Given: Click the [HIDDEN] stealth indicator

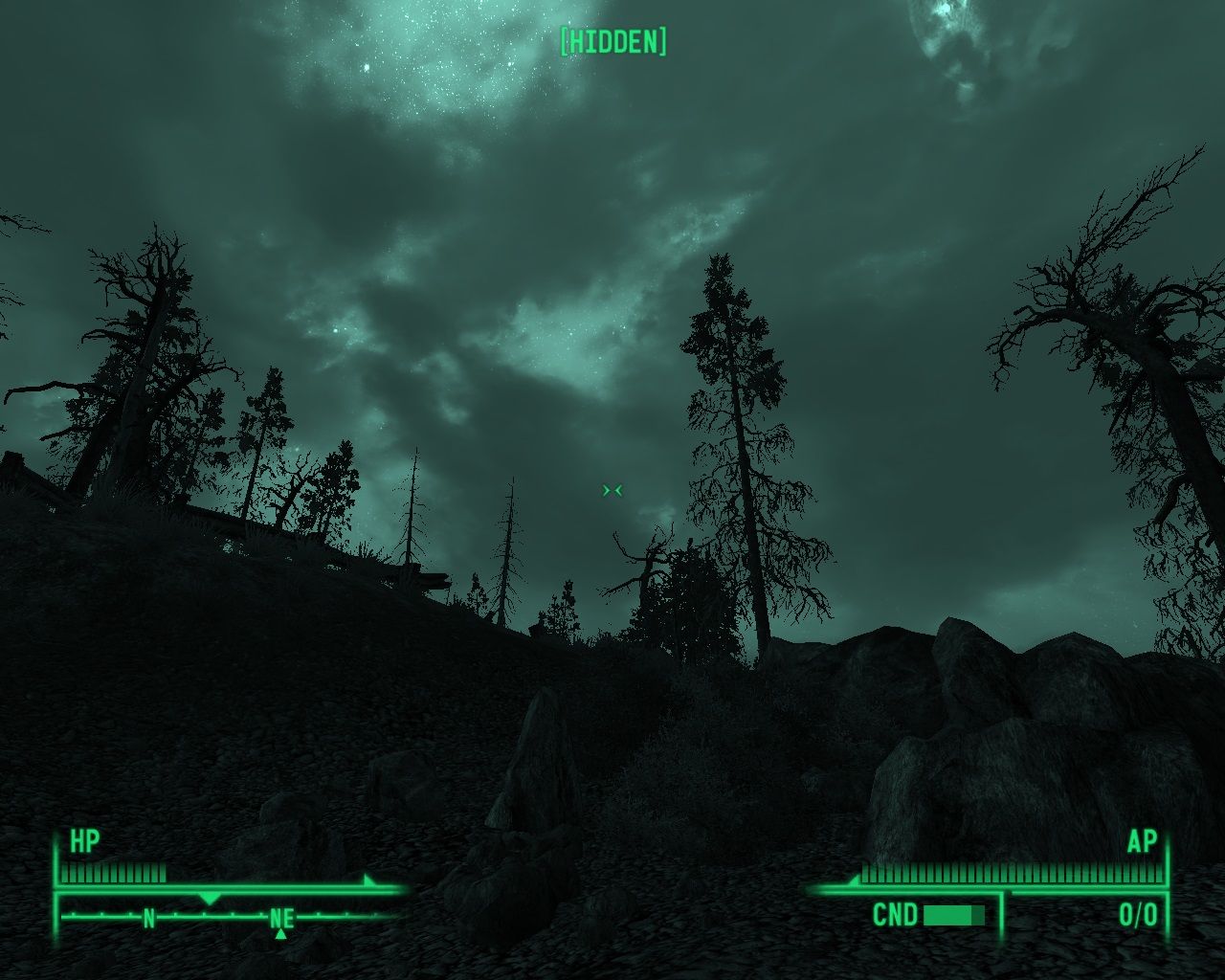Looking at the screenshot, I should point(613,42).
